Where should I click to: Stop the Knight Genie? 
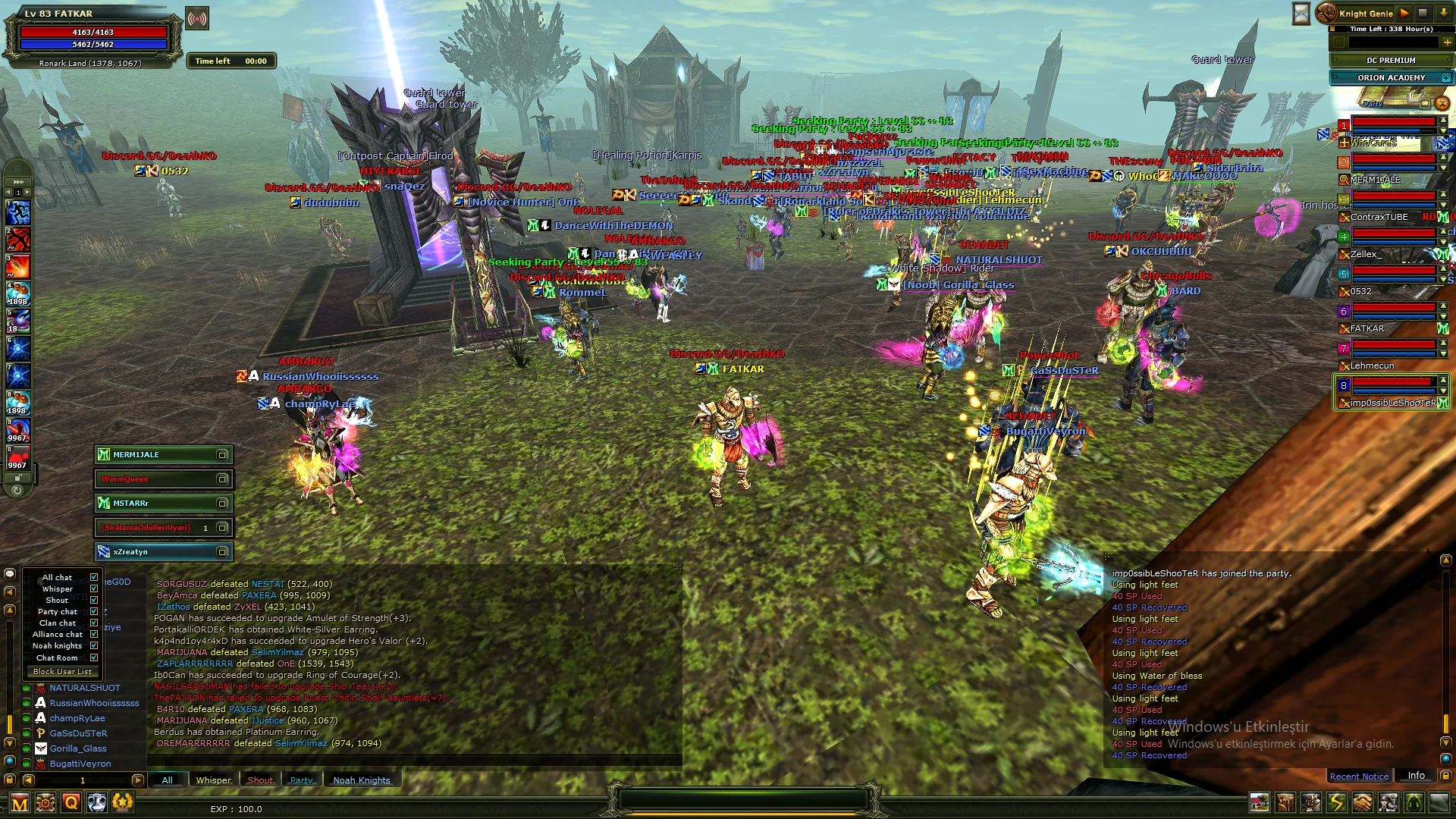pos(1423,13)
